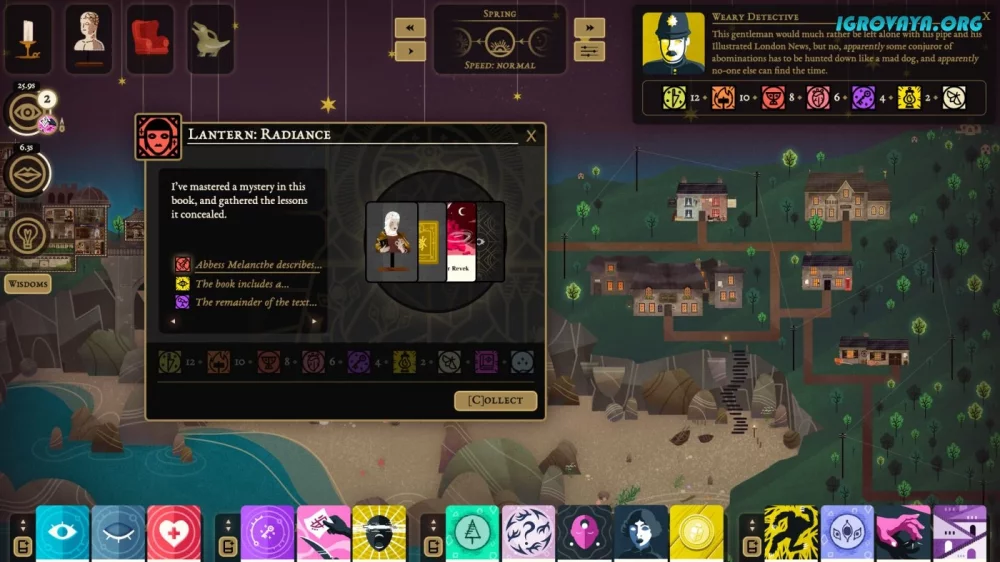This screenshot has height=562, width=1000.
Task: Choose the red armchair item slot
Action: tap(150, 38)
